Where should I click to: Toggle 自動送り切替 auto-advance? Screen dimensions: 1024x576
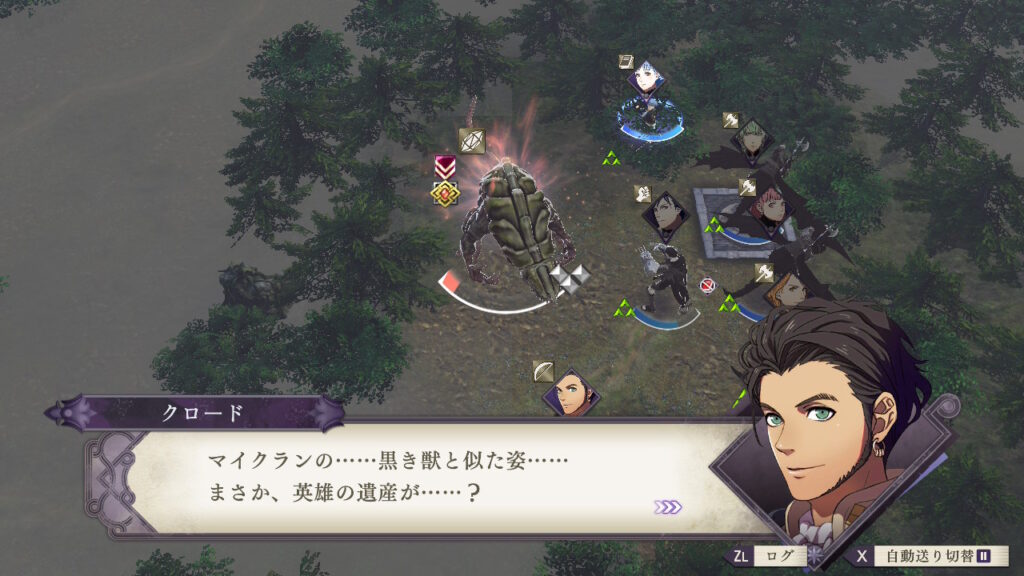(x=934, y=556)
